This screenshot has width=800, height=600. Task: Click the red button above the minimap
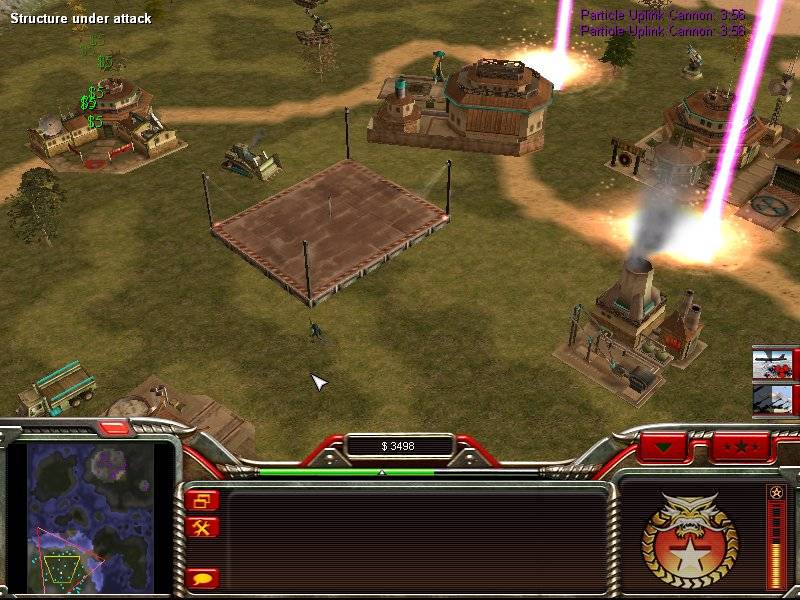114,428
